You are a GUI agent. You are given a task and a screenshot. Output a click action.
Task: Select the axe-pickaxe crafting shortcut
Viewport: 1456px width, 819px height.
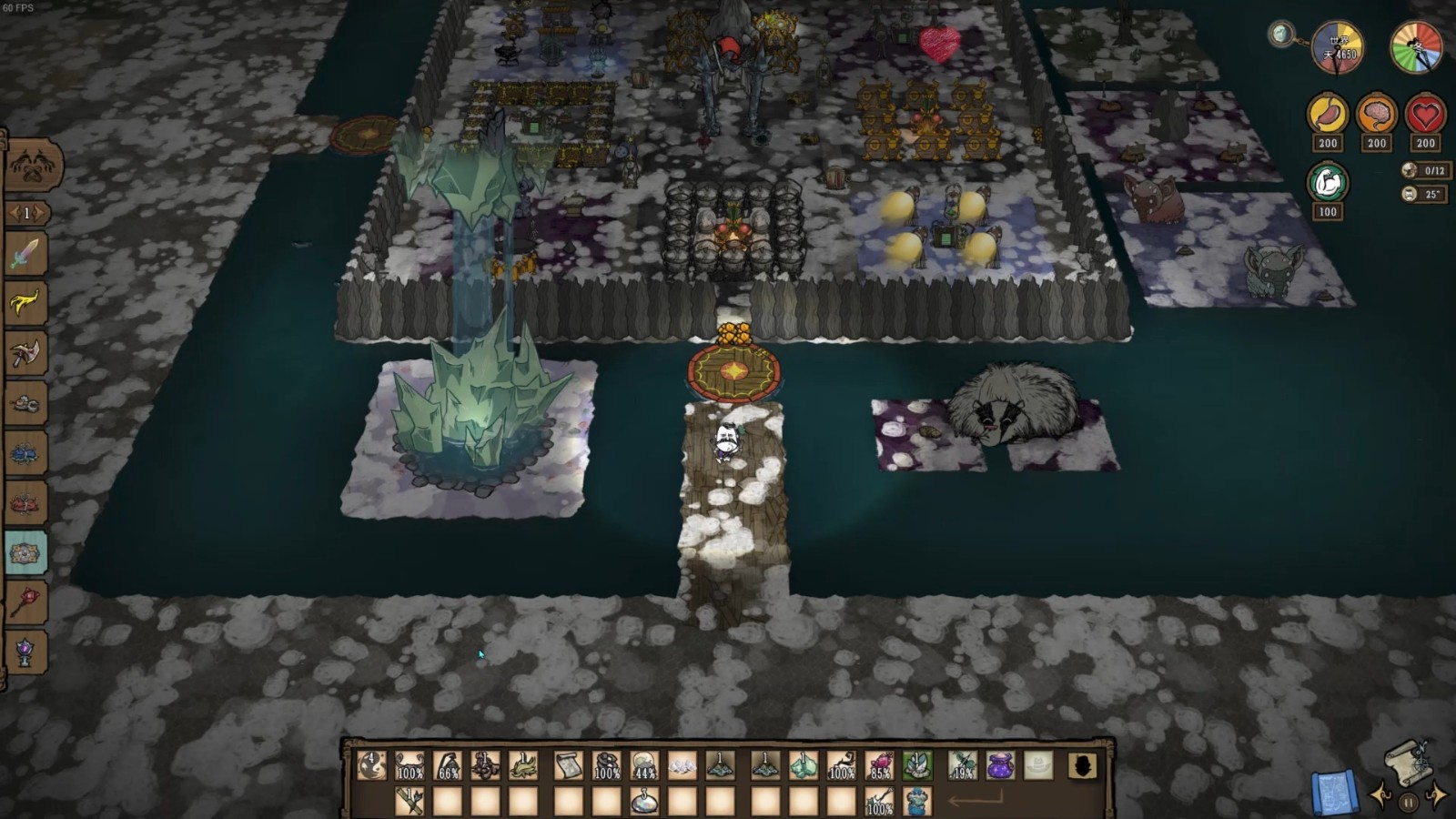click(x=25, y=353)
